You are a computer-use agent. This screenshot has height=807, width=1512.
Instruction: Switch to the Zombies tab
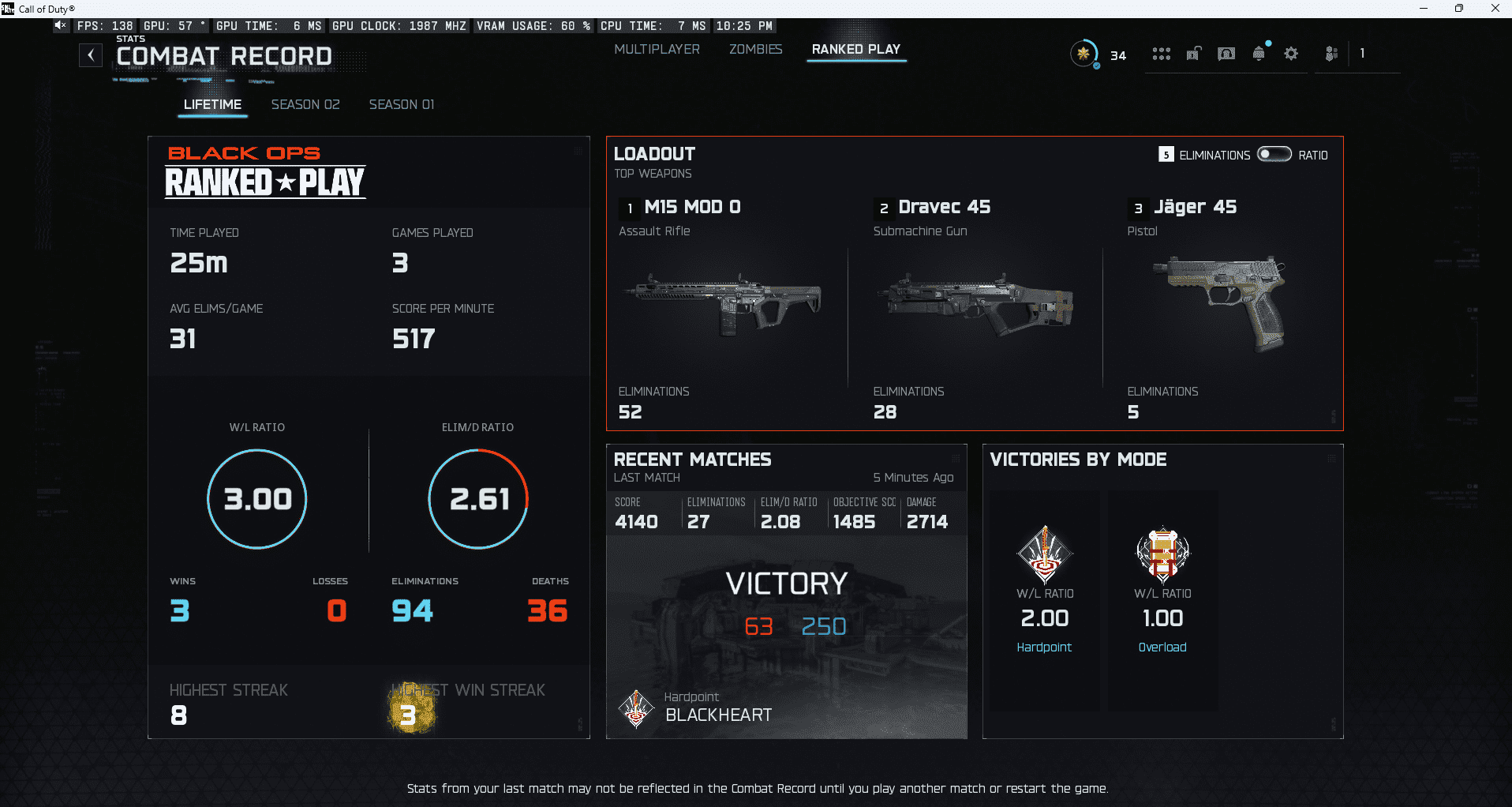[x=754, y=49]
